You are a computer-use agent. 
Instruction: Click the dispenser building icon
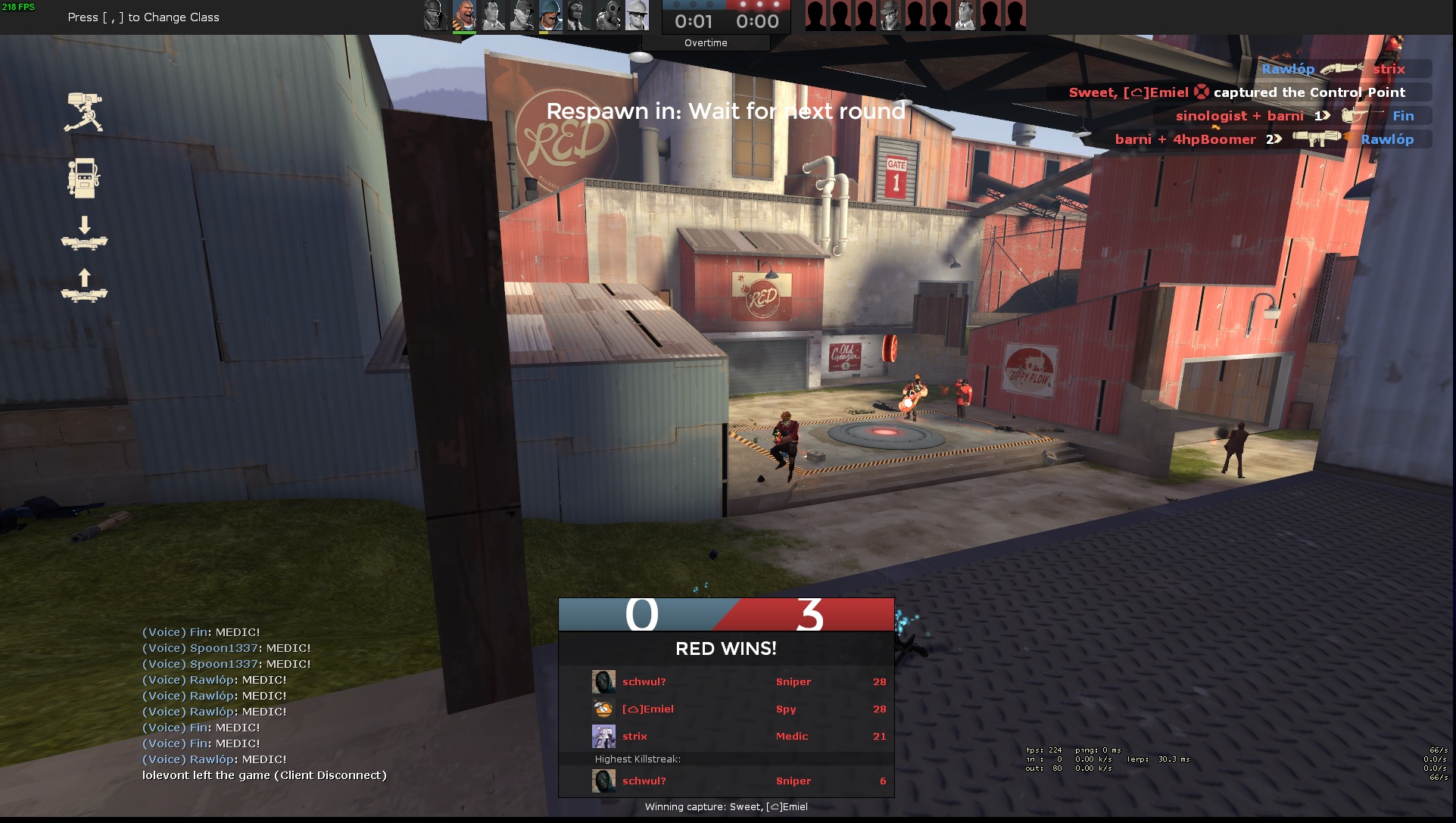[x=84, y=179]
